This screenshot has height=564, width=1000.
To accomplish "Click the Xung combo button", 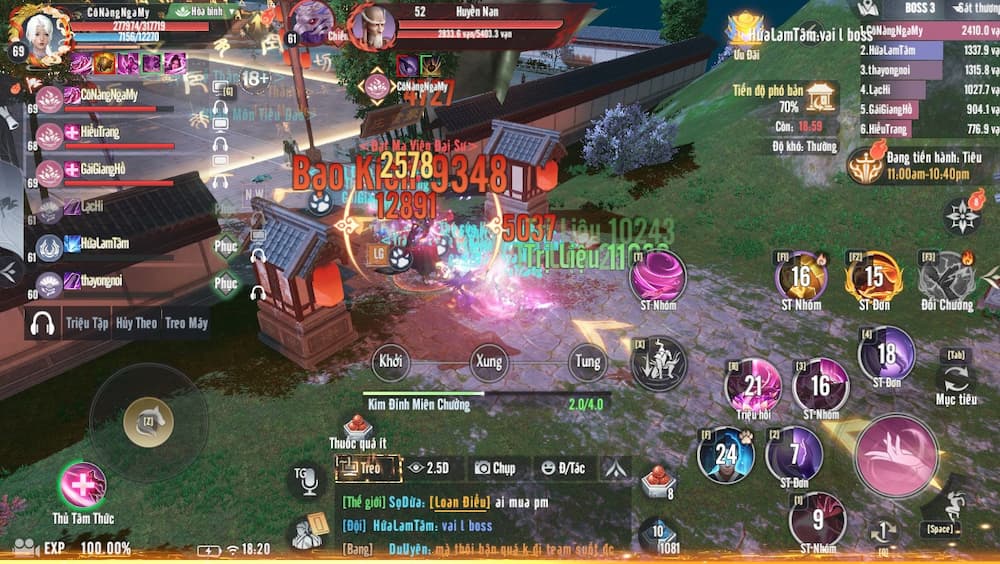I will coord(489,361).
